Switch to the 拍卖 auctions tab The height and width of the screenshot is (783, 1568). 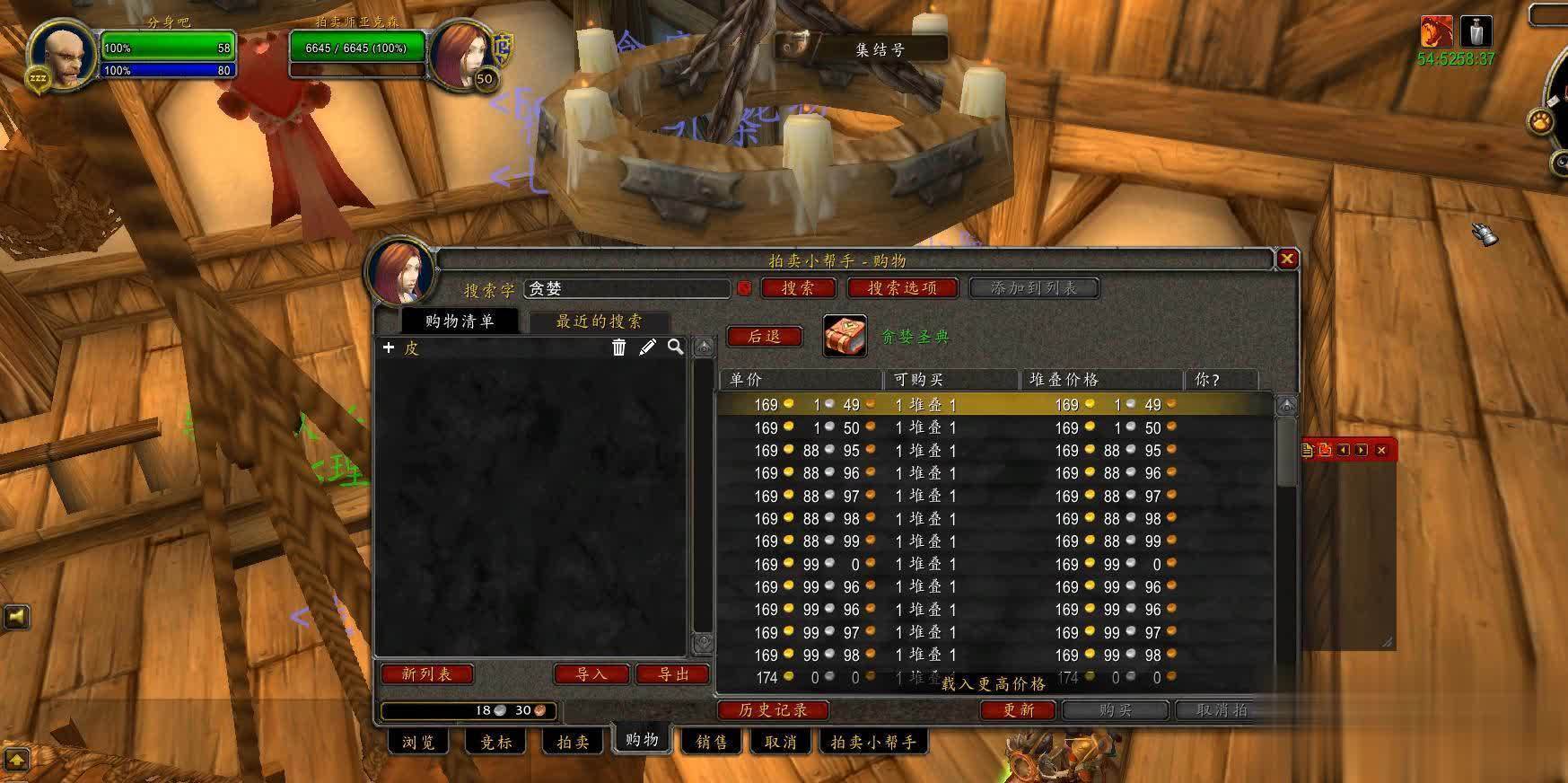point(573,743)
